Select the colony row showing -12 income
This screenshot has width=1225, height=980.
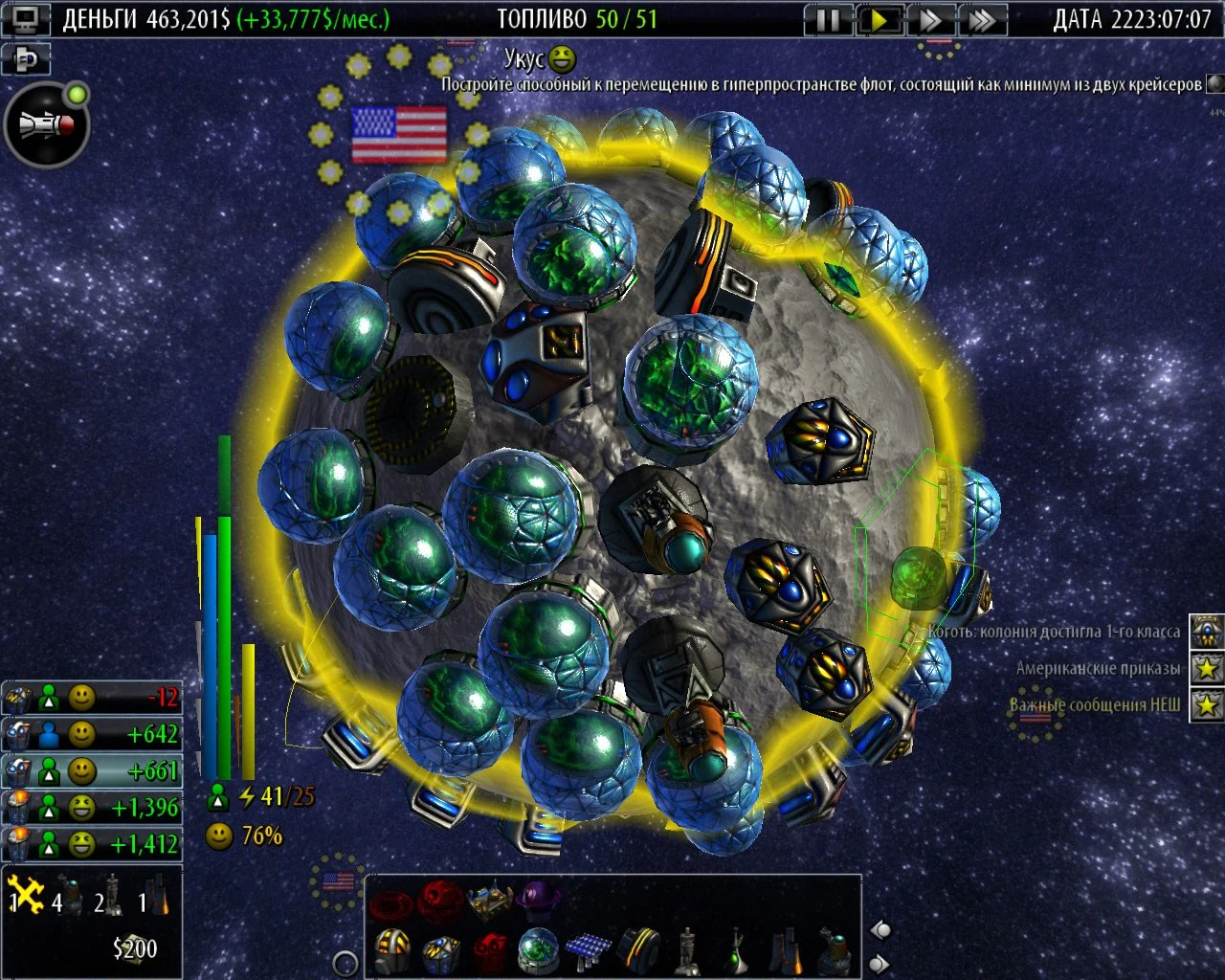(x=92, y=698)
